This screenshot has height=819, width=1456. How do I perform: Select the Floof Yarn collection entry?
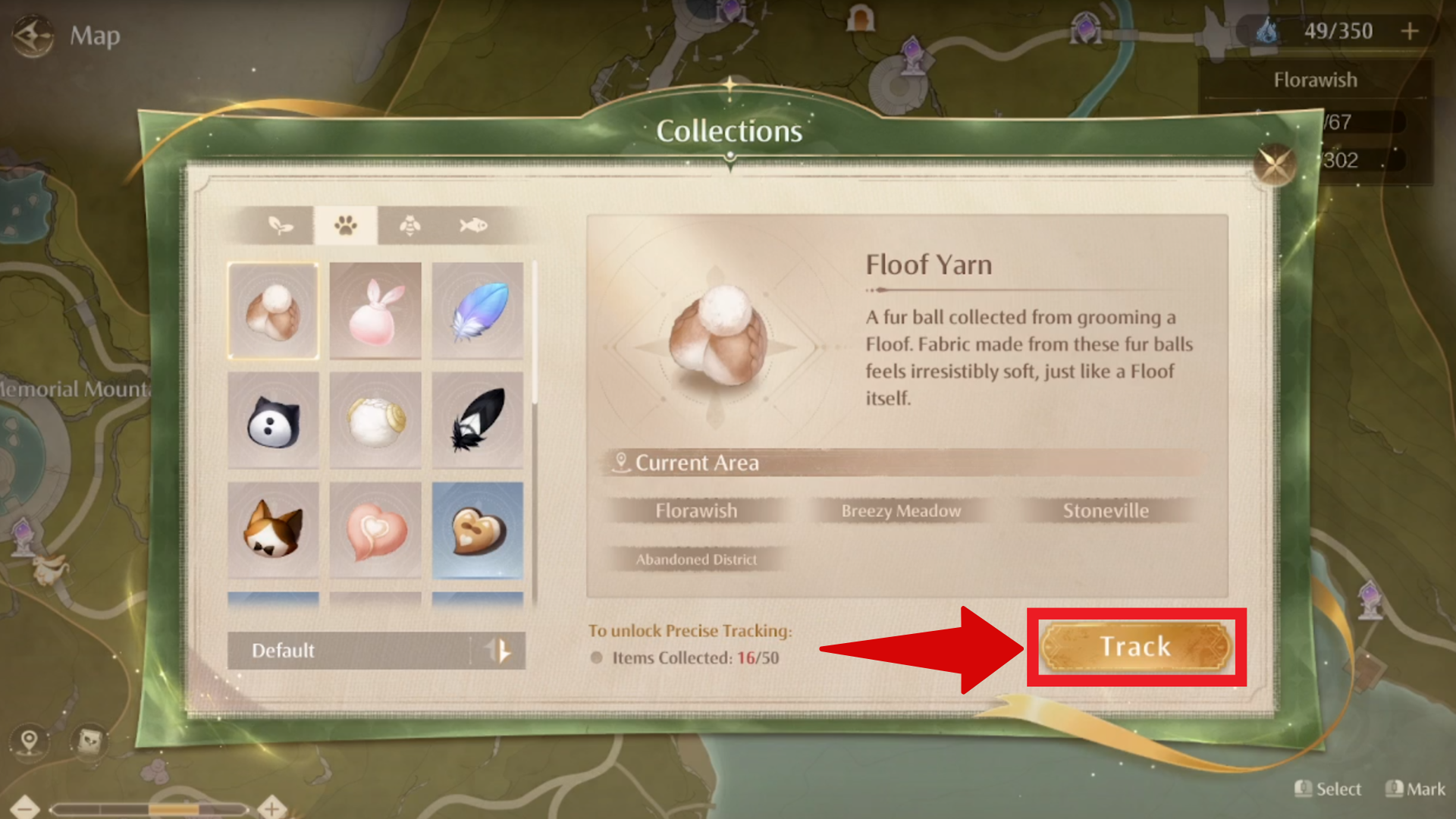(x=273, y=312)
